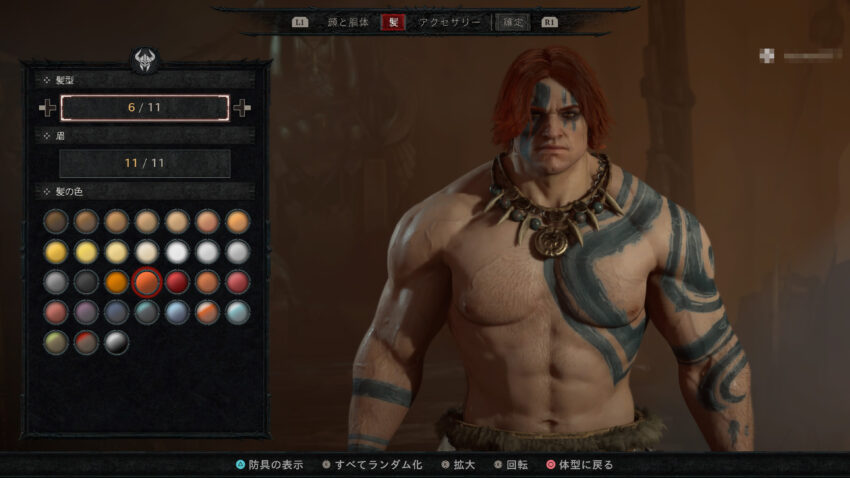Pick the two-tone orange and white swatch
This screenshot has width=850, height=478.
(207, 312)
